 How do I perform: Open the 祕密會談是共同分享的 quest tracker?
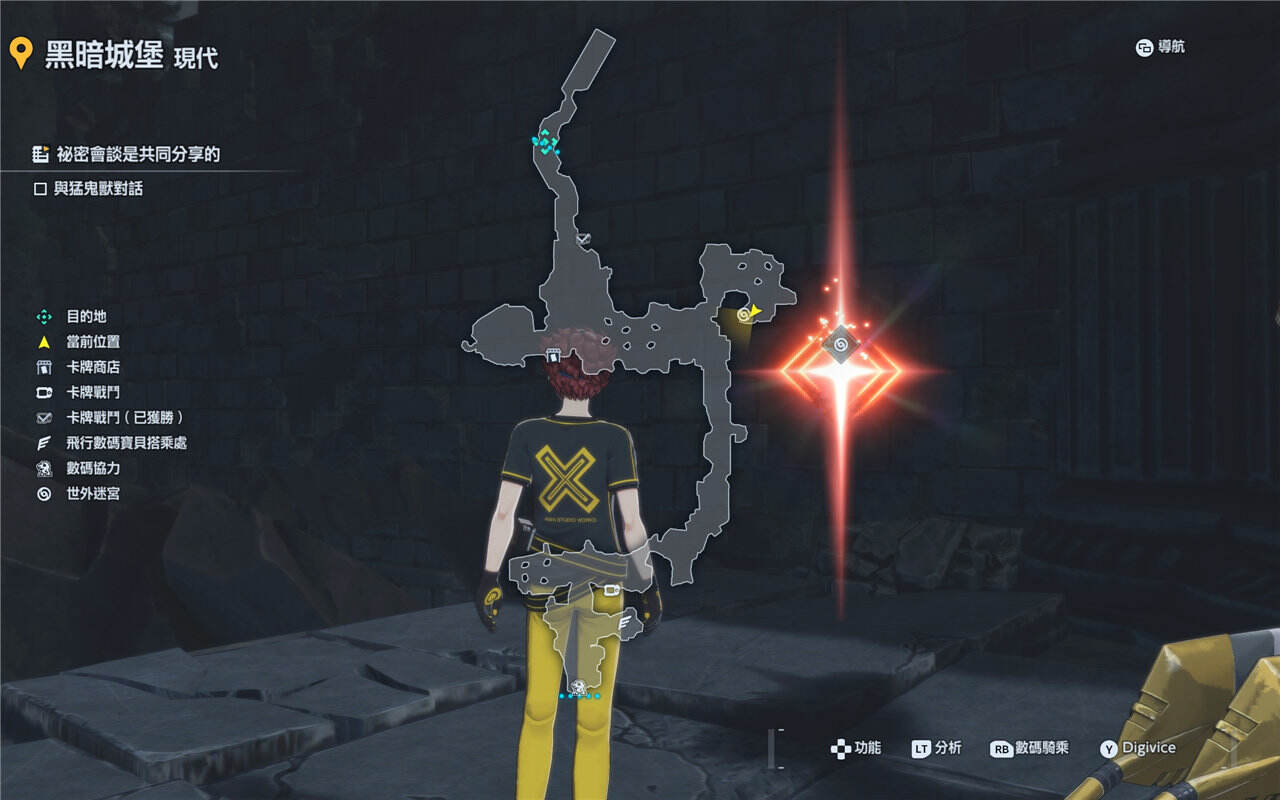click(137, 154)
